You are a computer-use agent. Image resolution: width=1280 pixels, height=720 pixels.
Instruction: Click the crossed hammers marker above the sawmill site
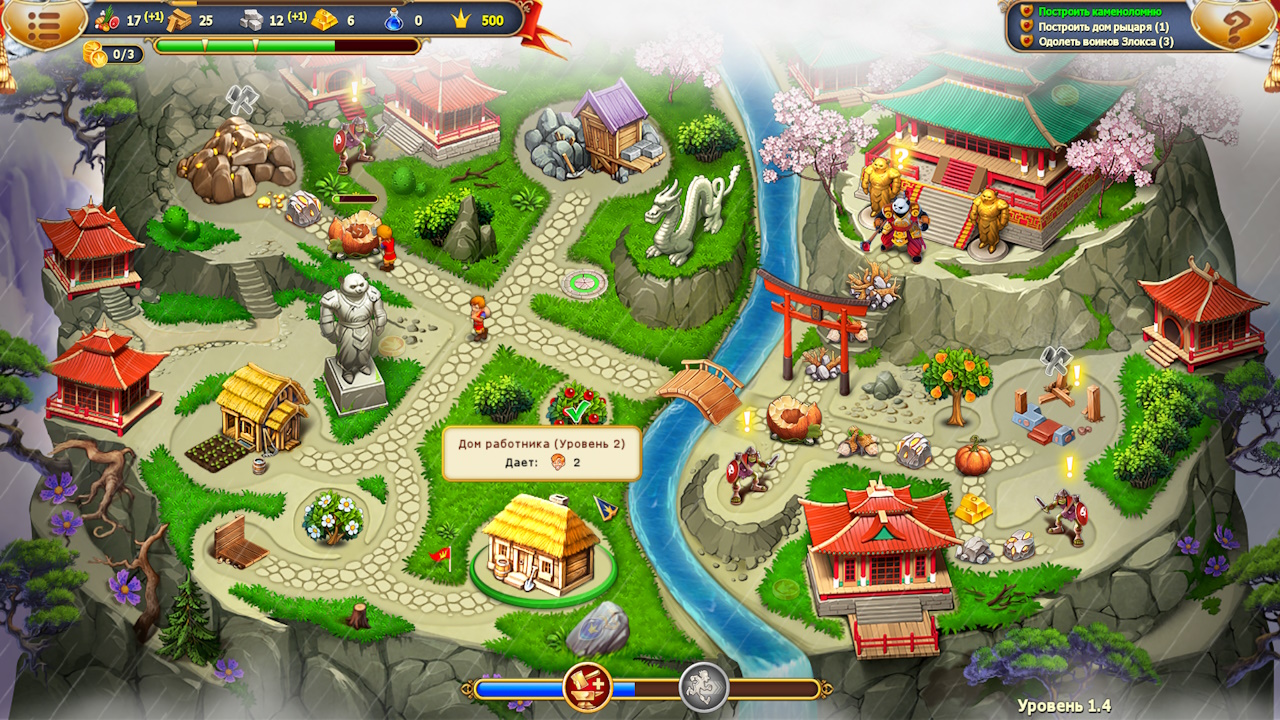(x=1056, y=359)
